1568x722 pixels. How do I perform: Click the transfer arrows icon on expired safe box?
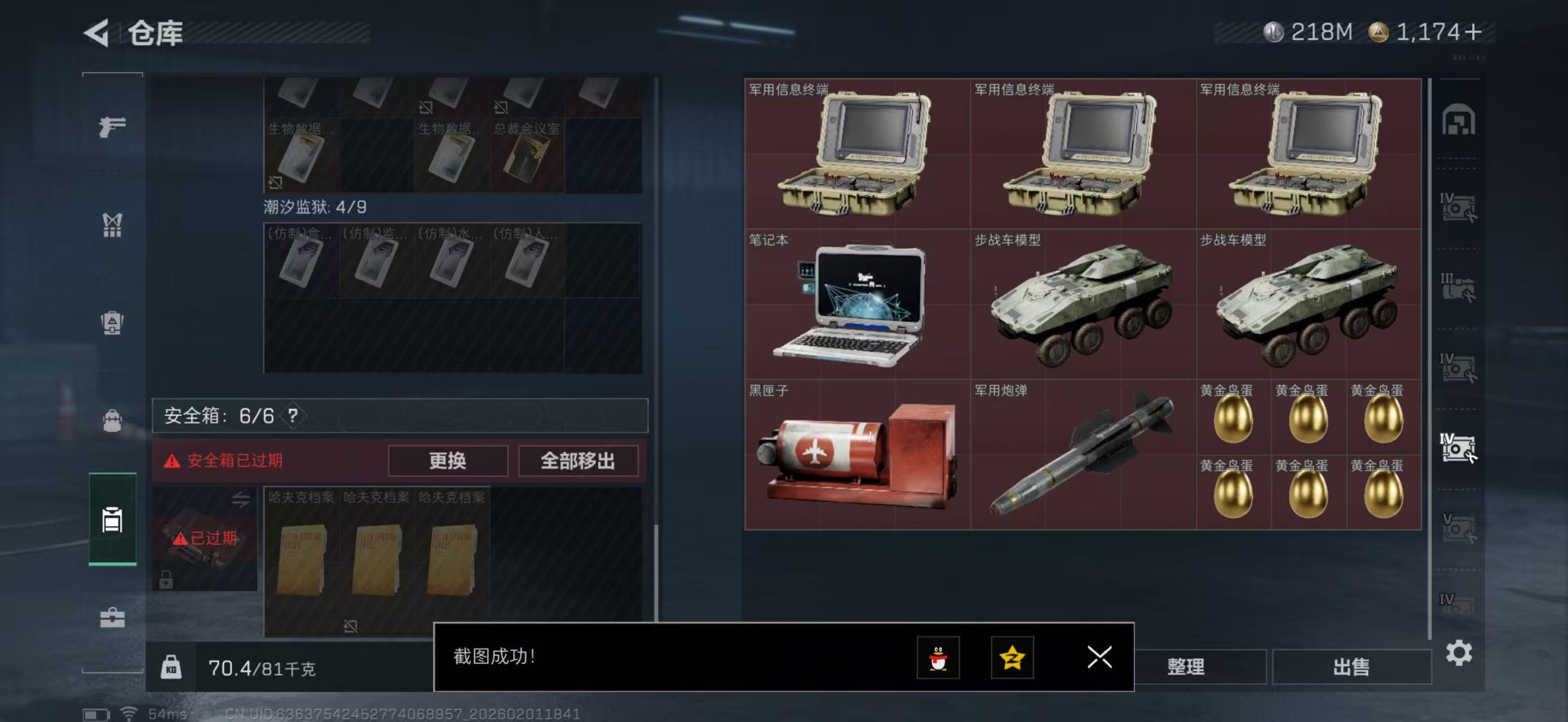[242, 500]
